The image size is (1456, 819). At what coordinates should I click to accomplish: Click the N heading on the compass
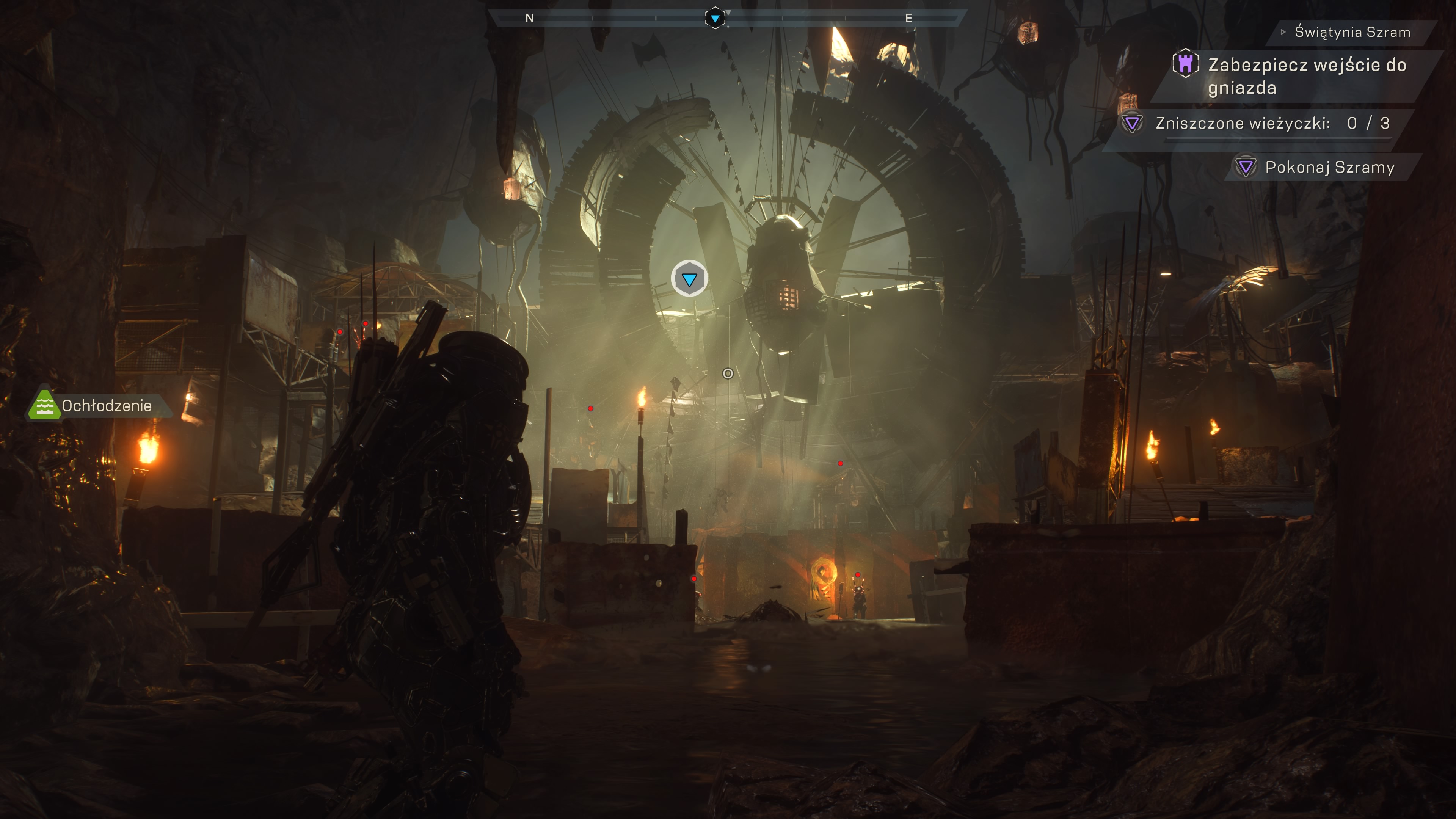tap(529, 18)
